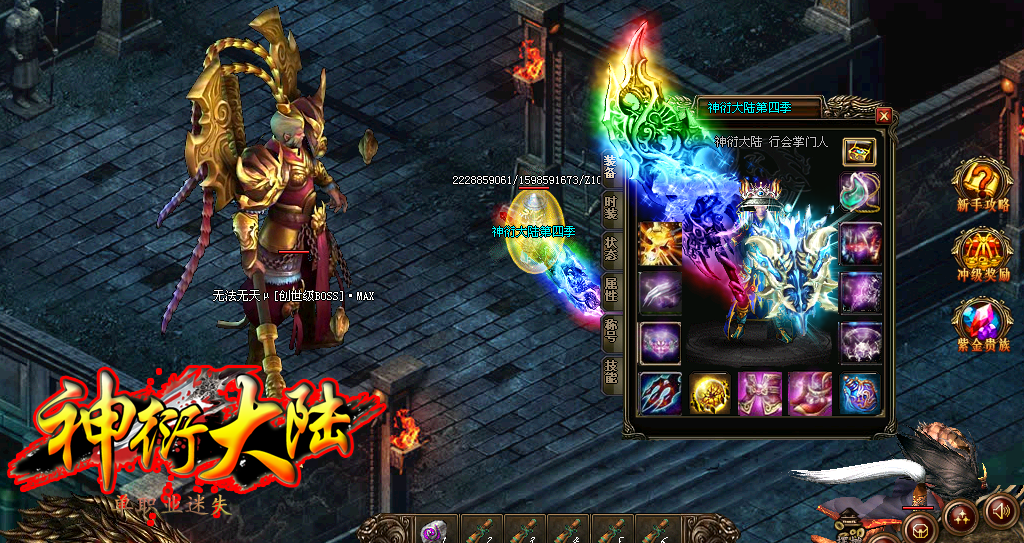Select the golden skull equipment slot
Image resolution: width=1024 pixels, height=543 pixels.
(x=660, y=243)
